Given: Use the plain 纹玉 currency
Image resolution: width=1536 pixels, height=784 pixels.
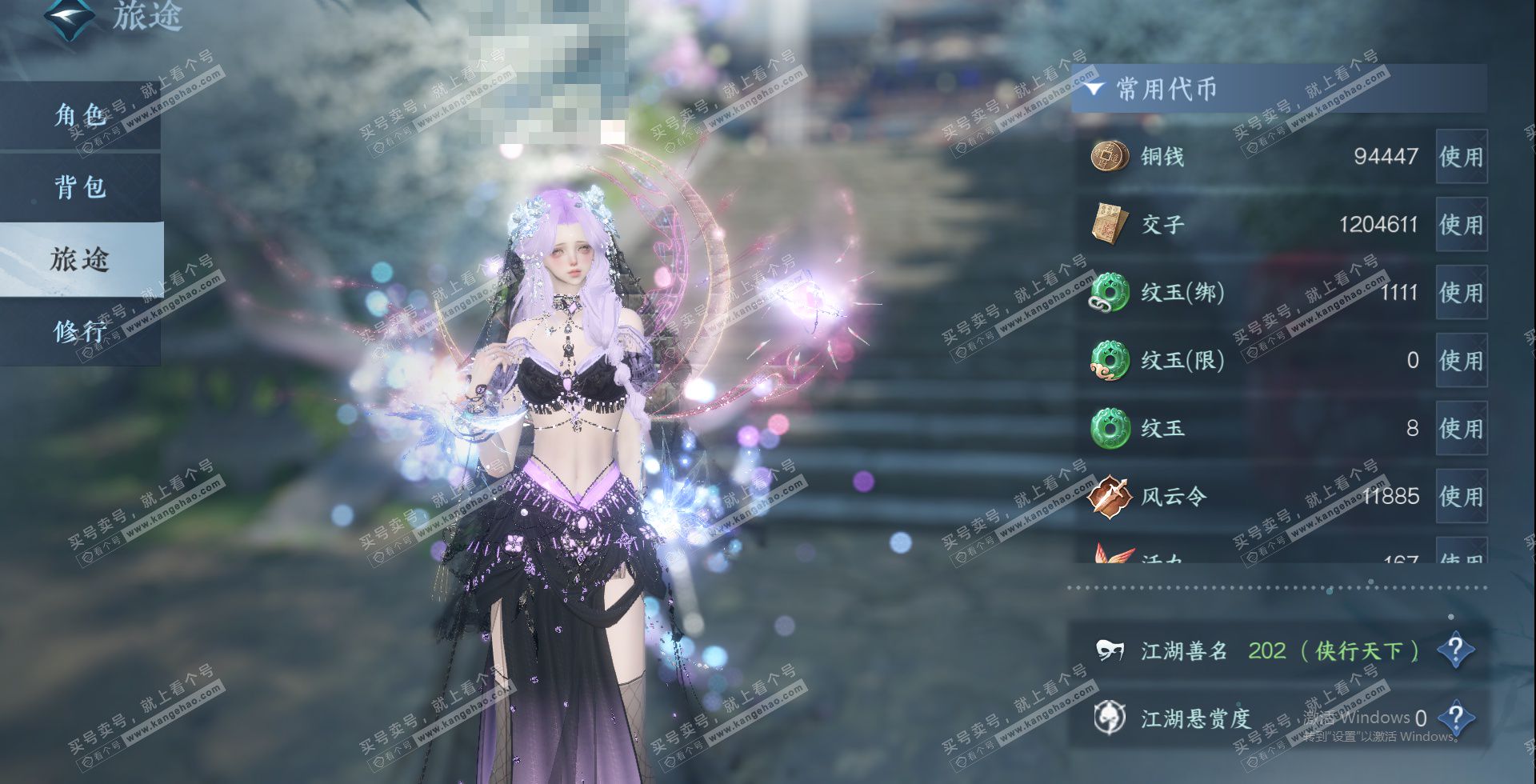Looking at the screenshot, I should [1461, 429].
